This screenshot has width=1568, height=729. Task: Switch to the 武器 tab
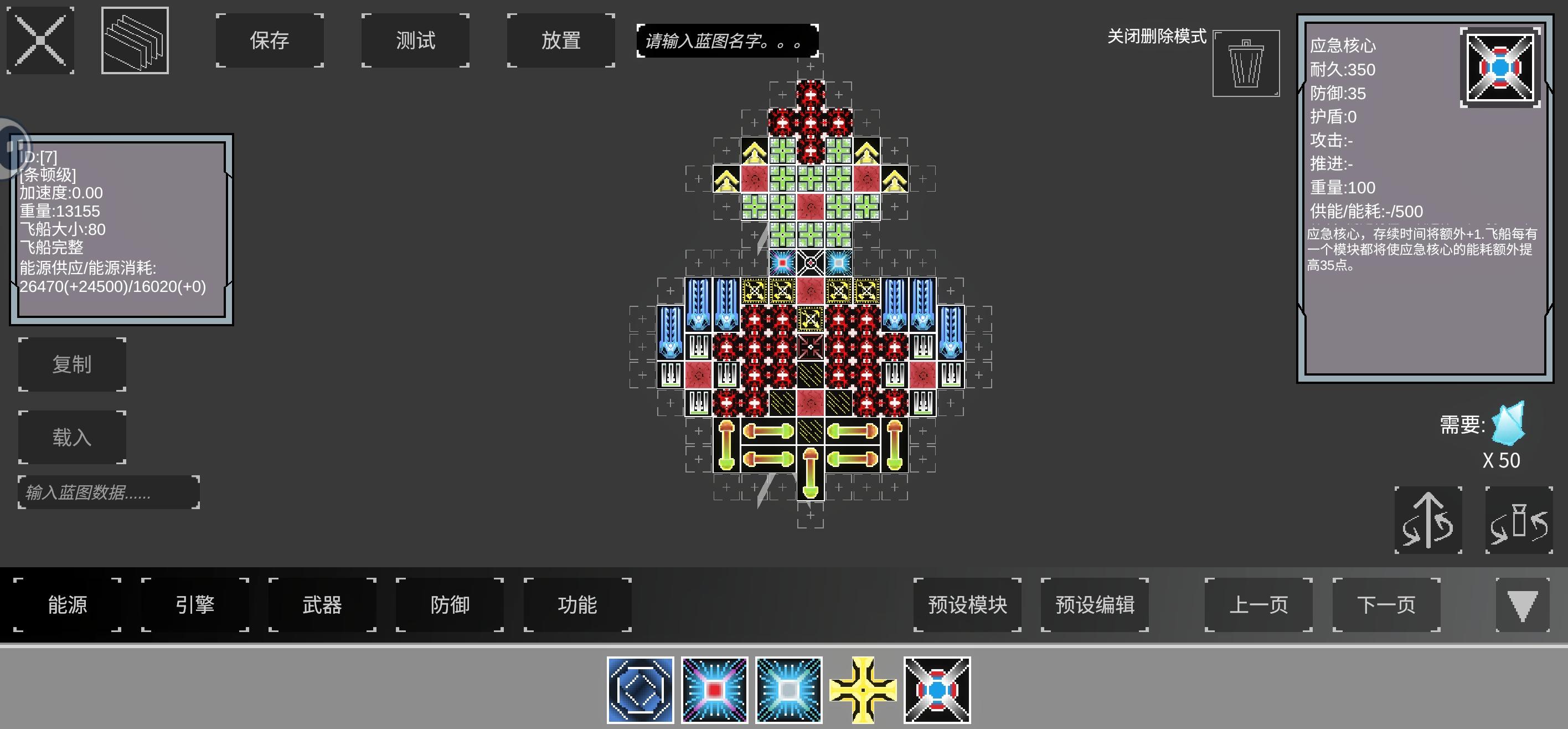coord(321,605)
